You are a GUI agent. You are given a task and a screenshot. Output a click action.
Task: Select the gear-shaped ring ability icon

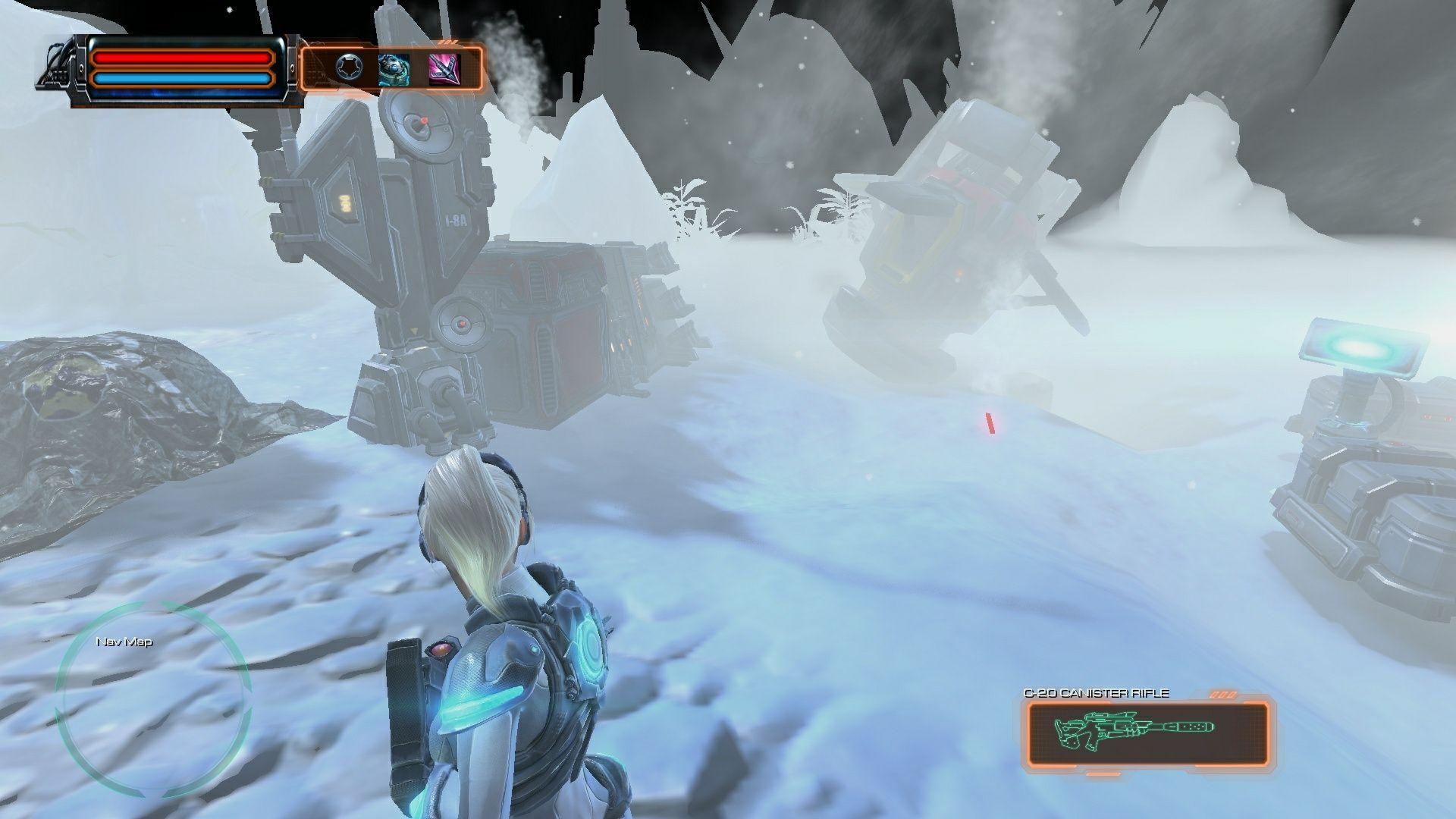coord(348,69)
